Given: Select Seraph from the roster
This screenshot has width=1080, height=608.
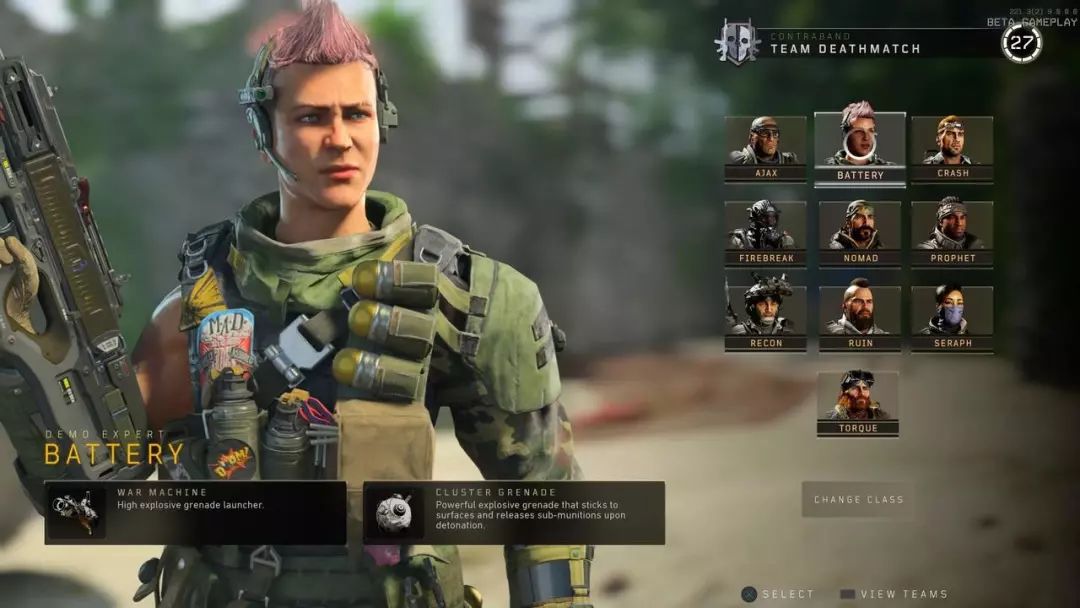Looking at the screenshot, I should click(952, 316).
